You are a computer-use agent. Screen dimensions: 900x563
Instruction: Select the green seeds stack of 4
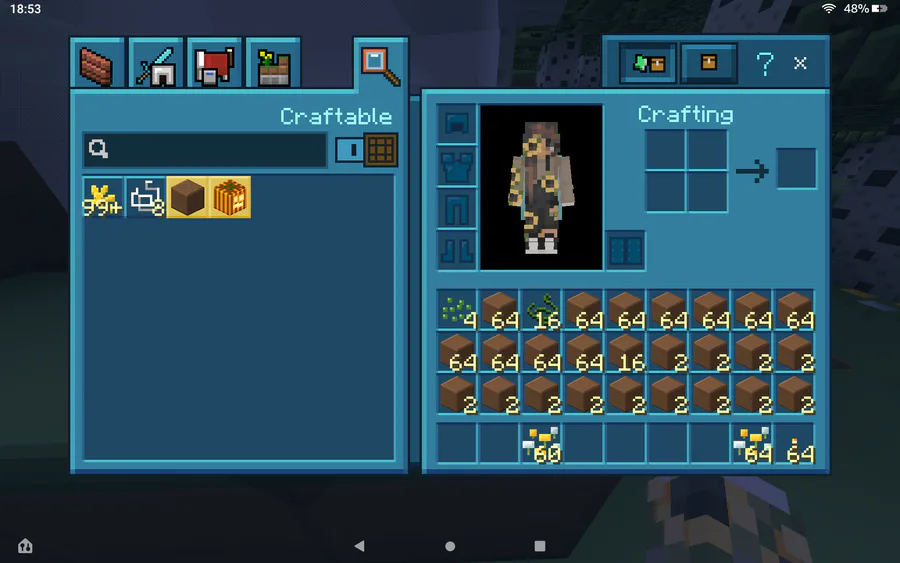click(458, 310)
